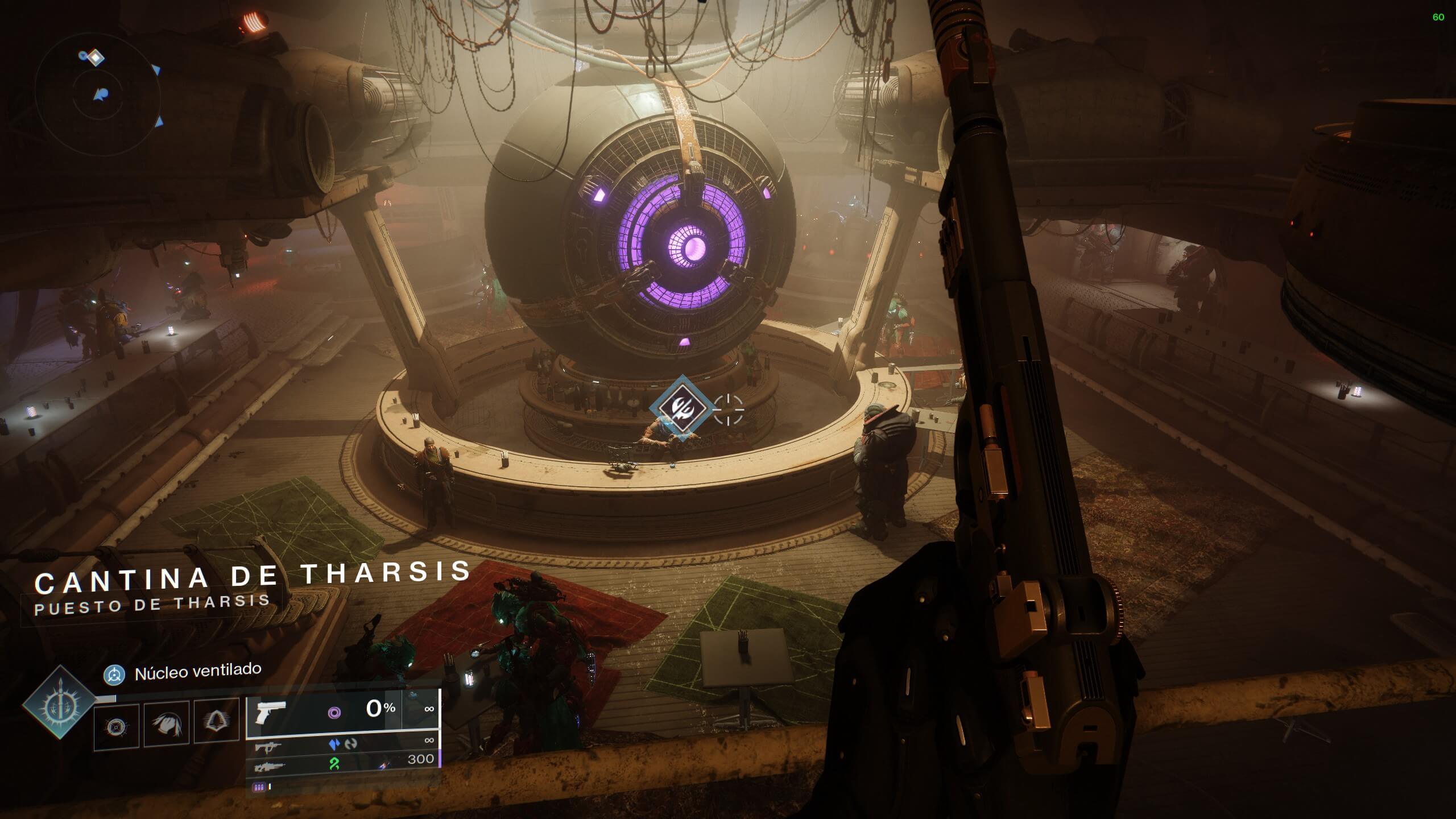1456x819 pixels.
Task: Open the quest marker on the minimap
Action: coord(96,57)
